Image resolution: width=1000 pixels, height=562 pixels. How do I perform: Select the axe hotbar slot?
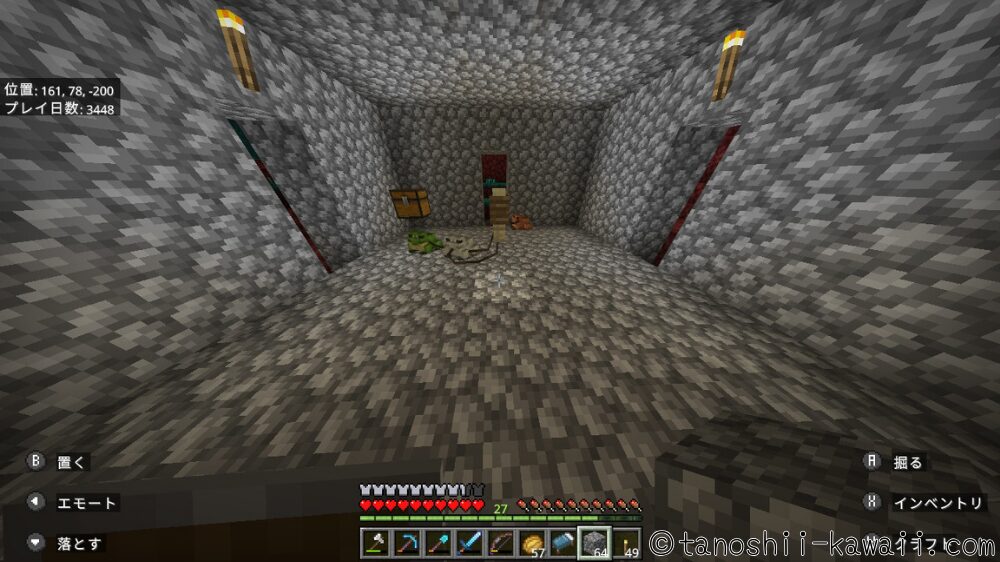click(376, 543)
